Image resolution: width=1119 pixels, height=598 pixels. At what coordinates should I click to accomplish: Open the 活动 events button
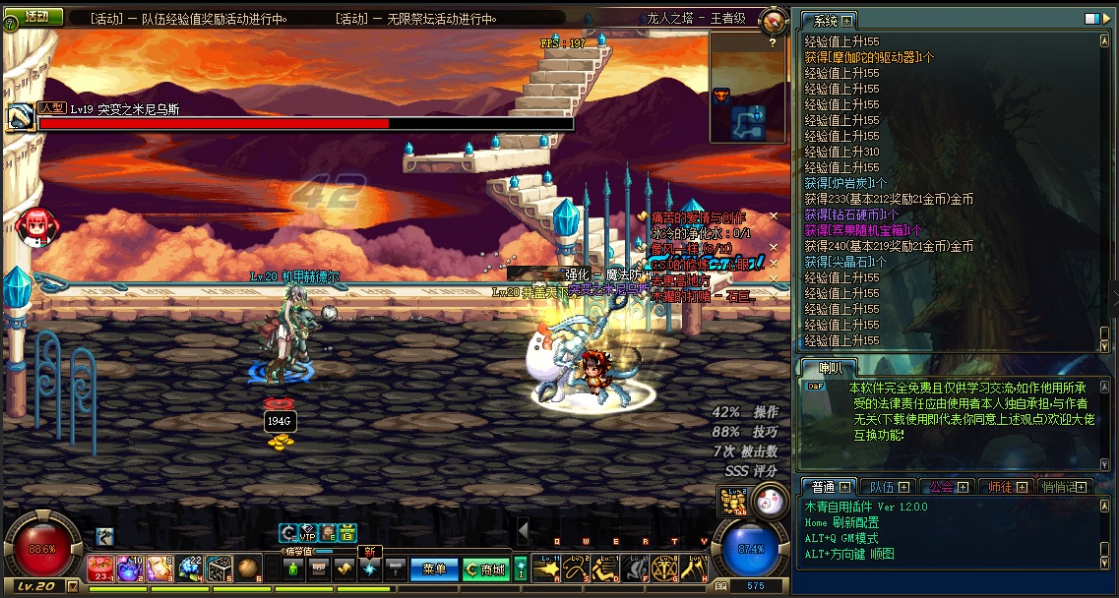click(x=37, y=17)
